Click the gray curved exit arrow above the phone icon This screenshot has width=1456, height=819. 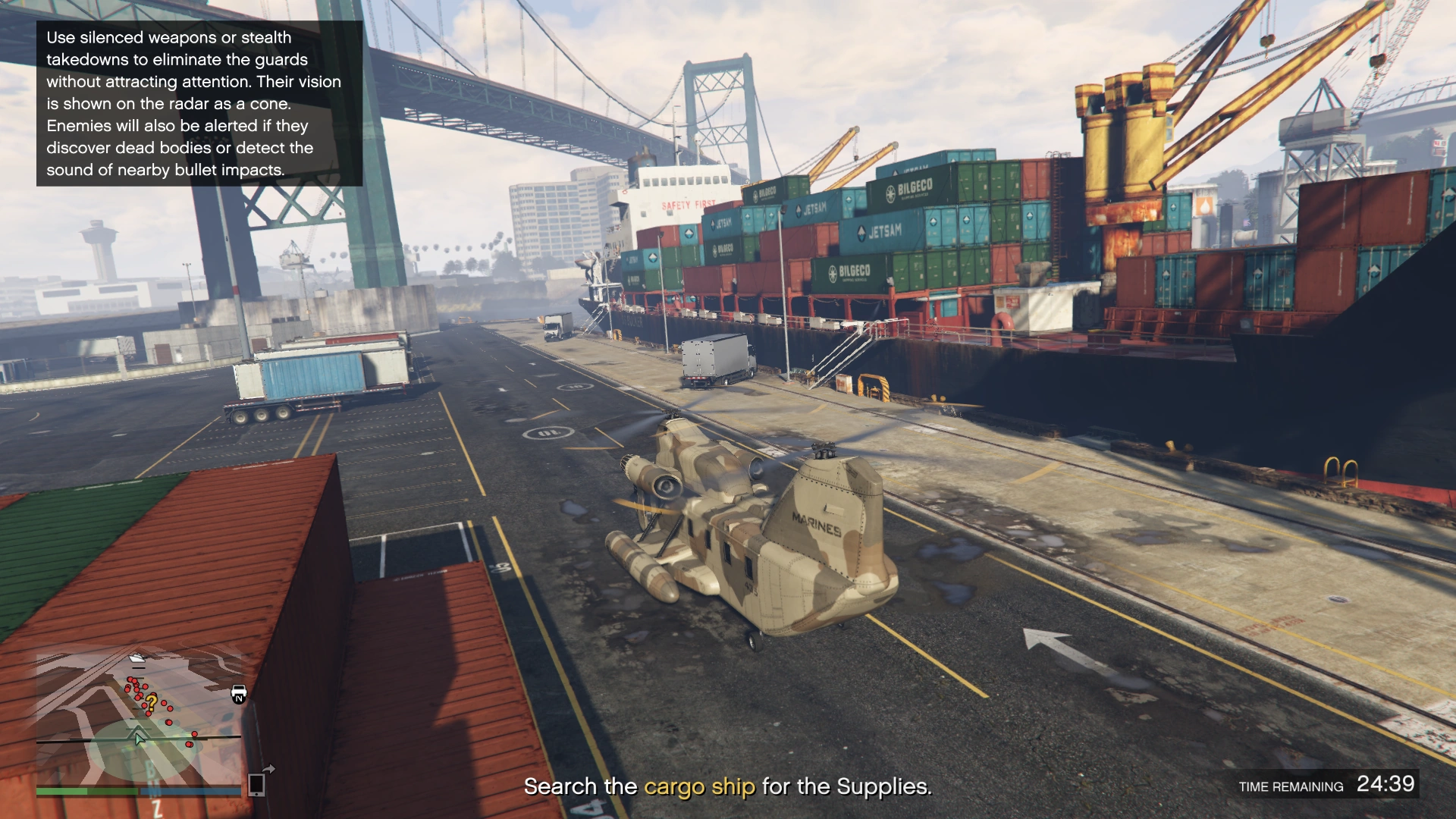268,767
